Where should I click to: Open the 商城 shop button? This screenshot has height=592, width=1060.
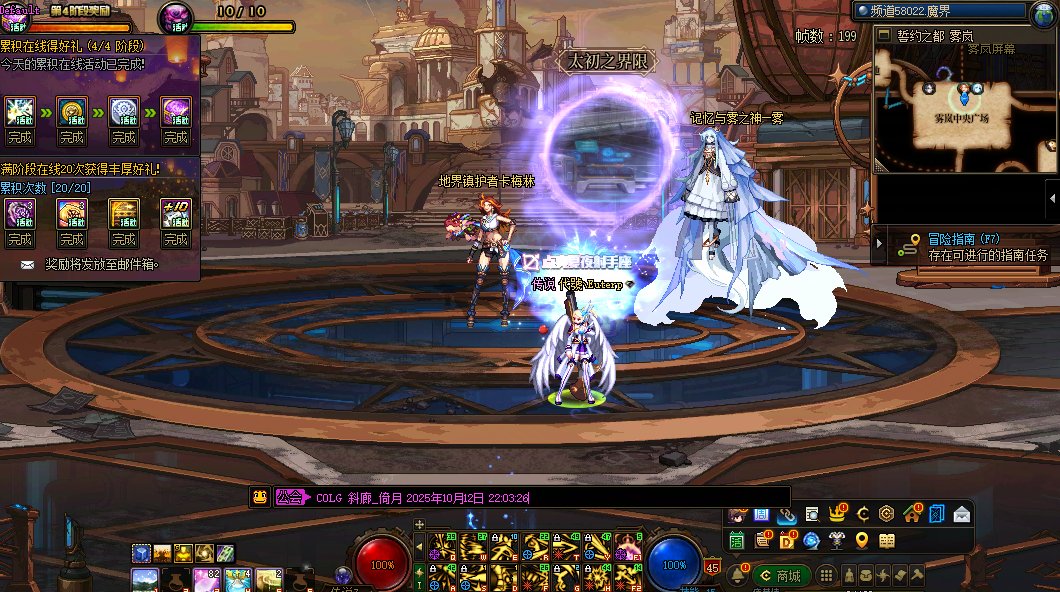(x=782, y=576)
